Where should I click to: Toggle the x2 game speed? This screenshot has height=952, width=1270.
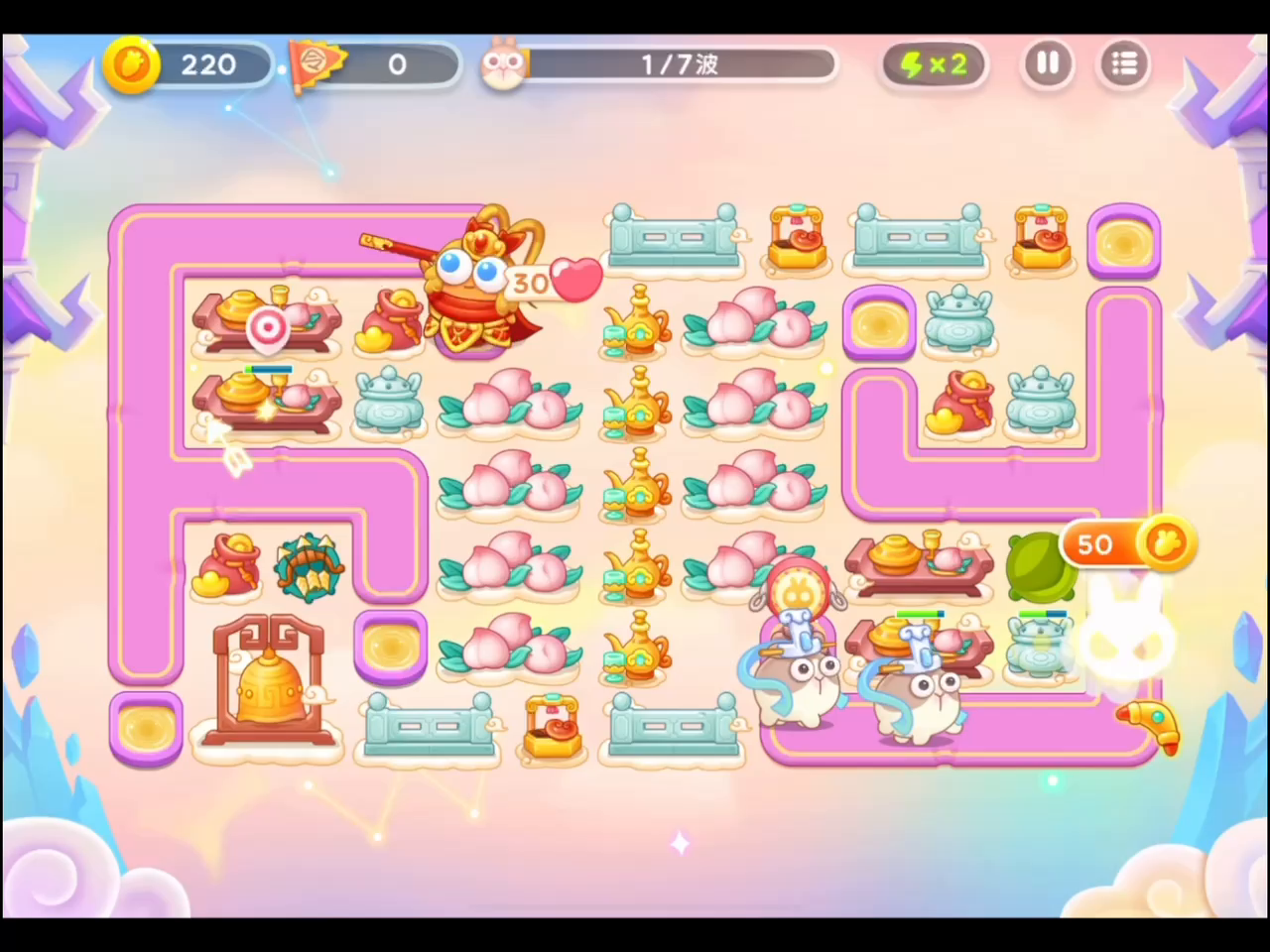(933, 63)
